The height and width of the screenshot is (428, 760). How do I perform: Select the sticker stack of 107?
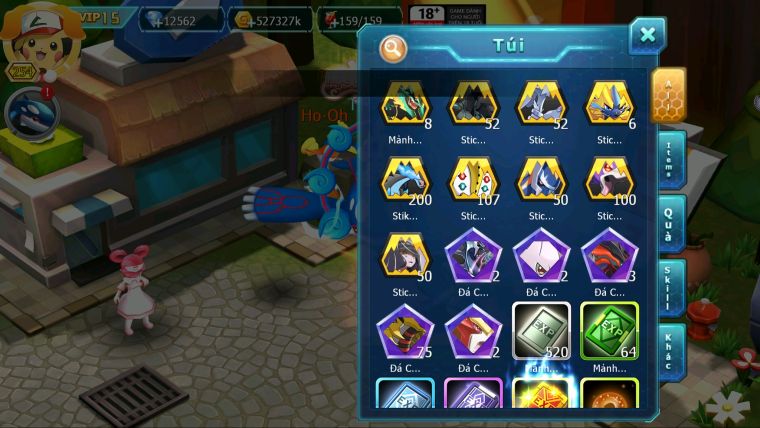click(473, 180)
